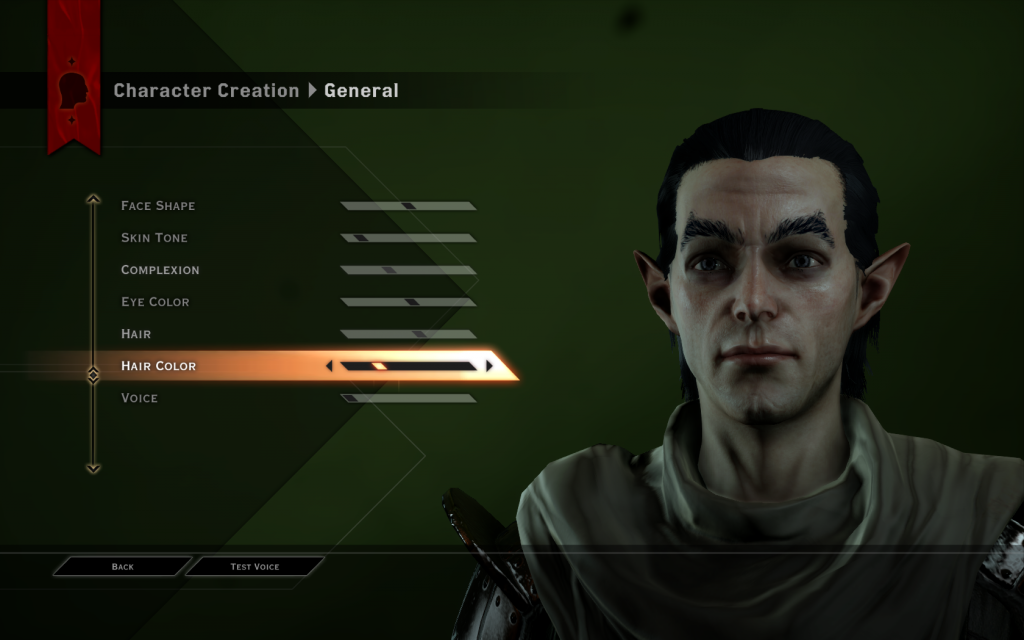Adjust the Hair style slider
The width and height of the screenshot is (1024, 640).
[x=408, y=334]
